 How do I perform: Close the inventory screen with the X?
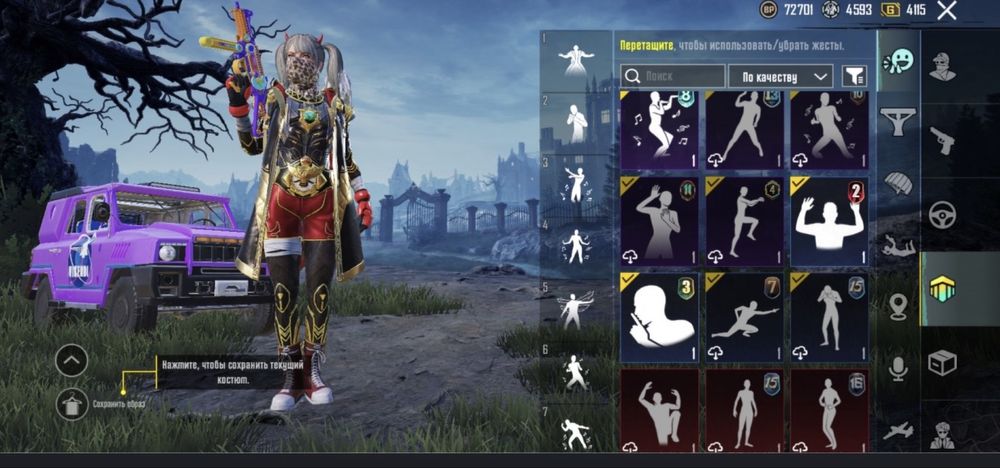pos(946,11)
